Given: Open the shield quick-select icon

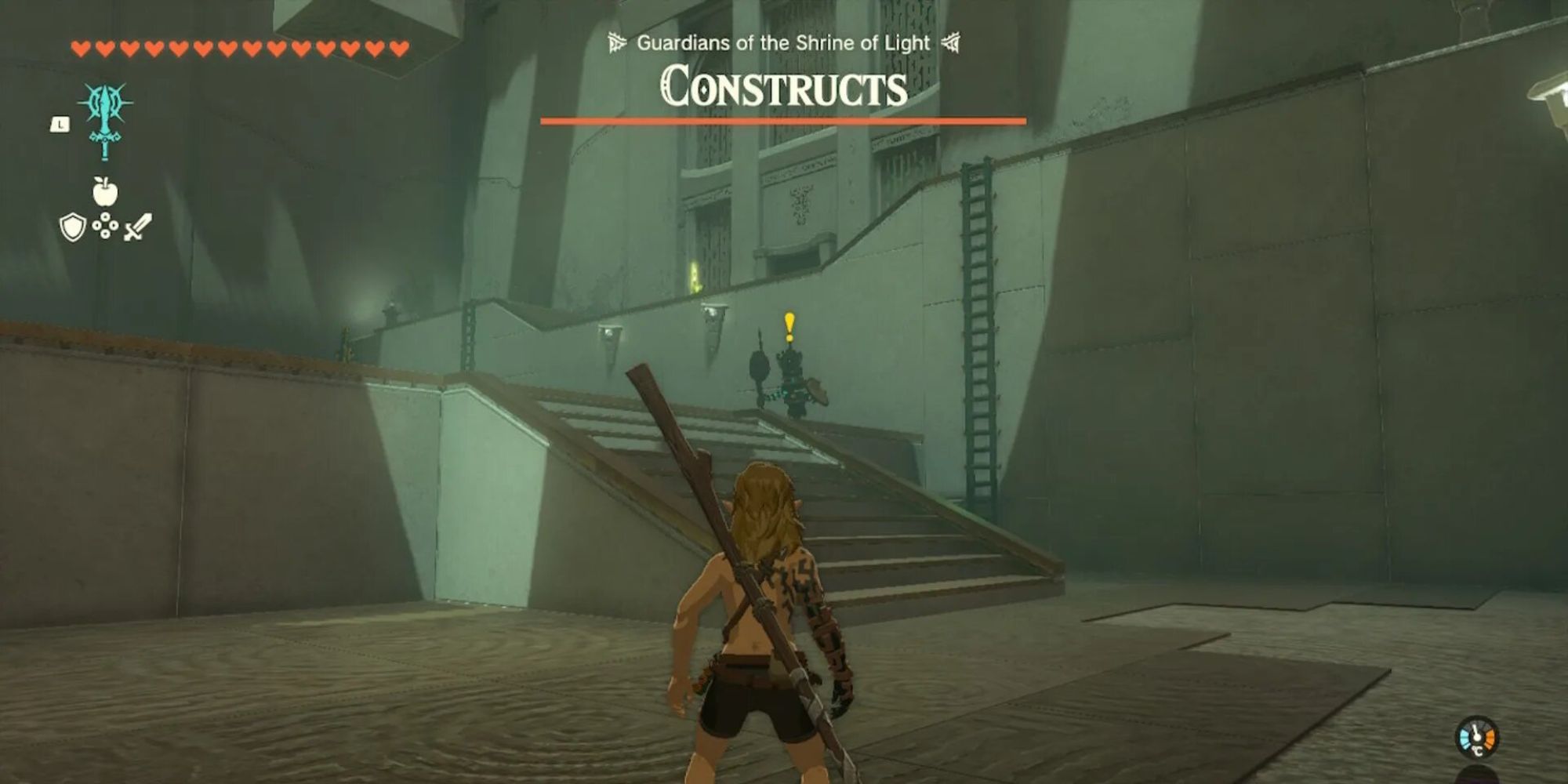Looking at the screenshot, I should coord(72,227).
